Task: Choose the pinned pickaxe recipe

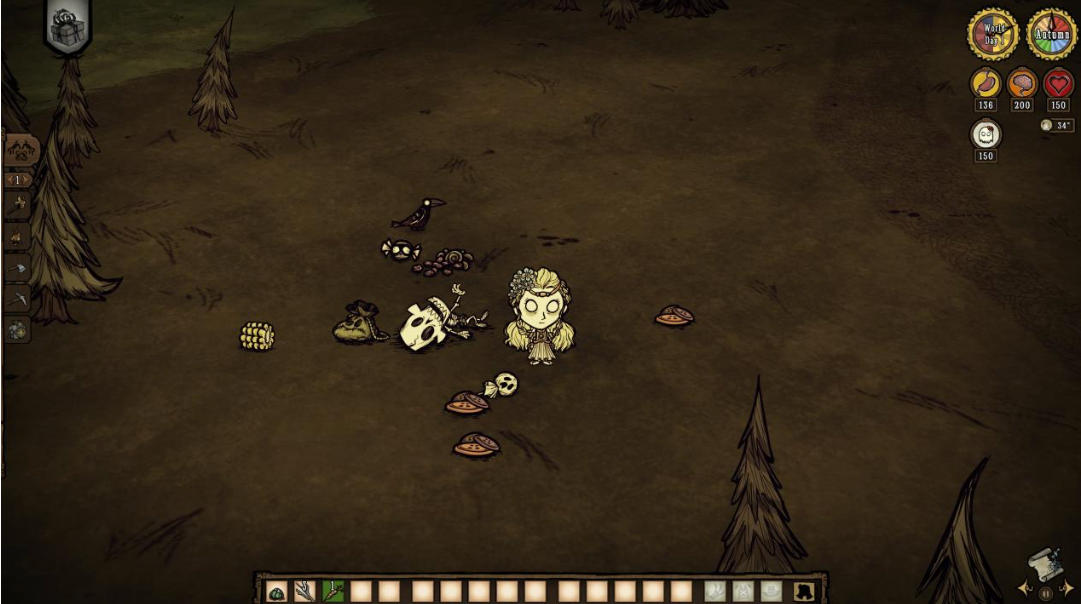Action: click(x=18, y=298)
